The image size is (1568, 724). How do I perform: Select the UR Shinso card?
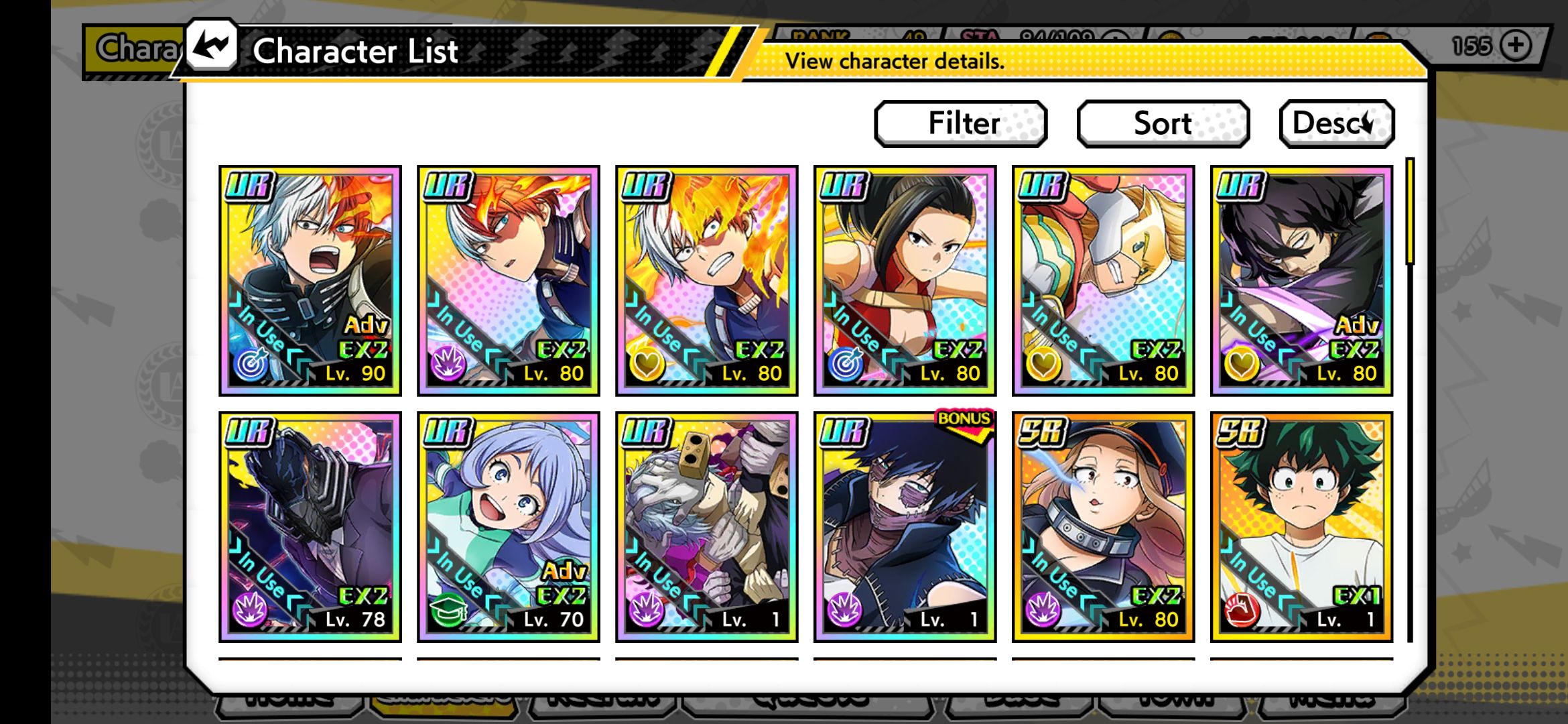pos(1301,280)
